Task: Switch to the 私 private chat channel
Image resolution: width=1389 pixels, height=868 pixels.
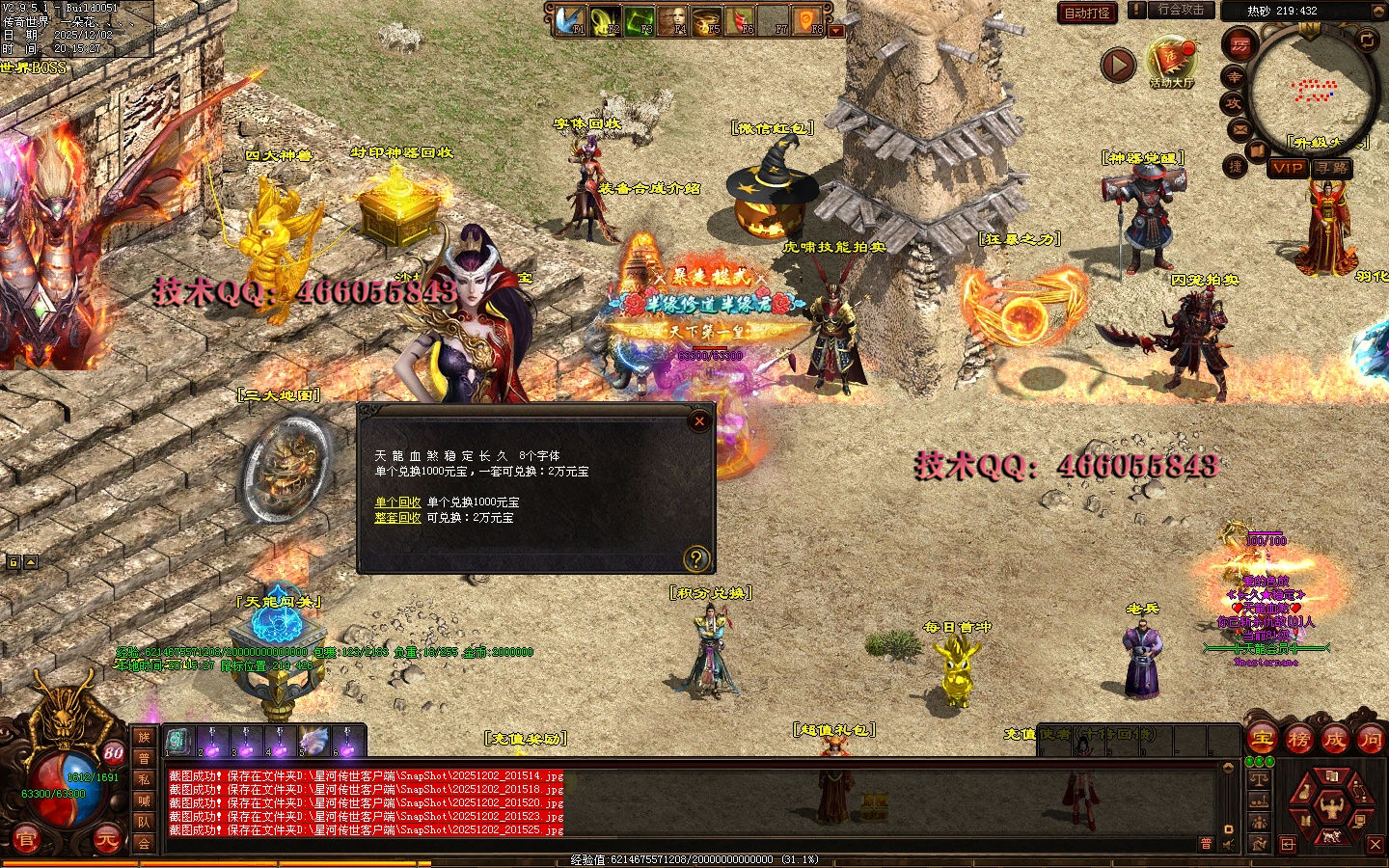Action: (x=144, y=779)
